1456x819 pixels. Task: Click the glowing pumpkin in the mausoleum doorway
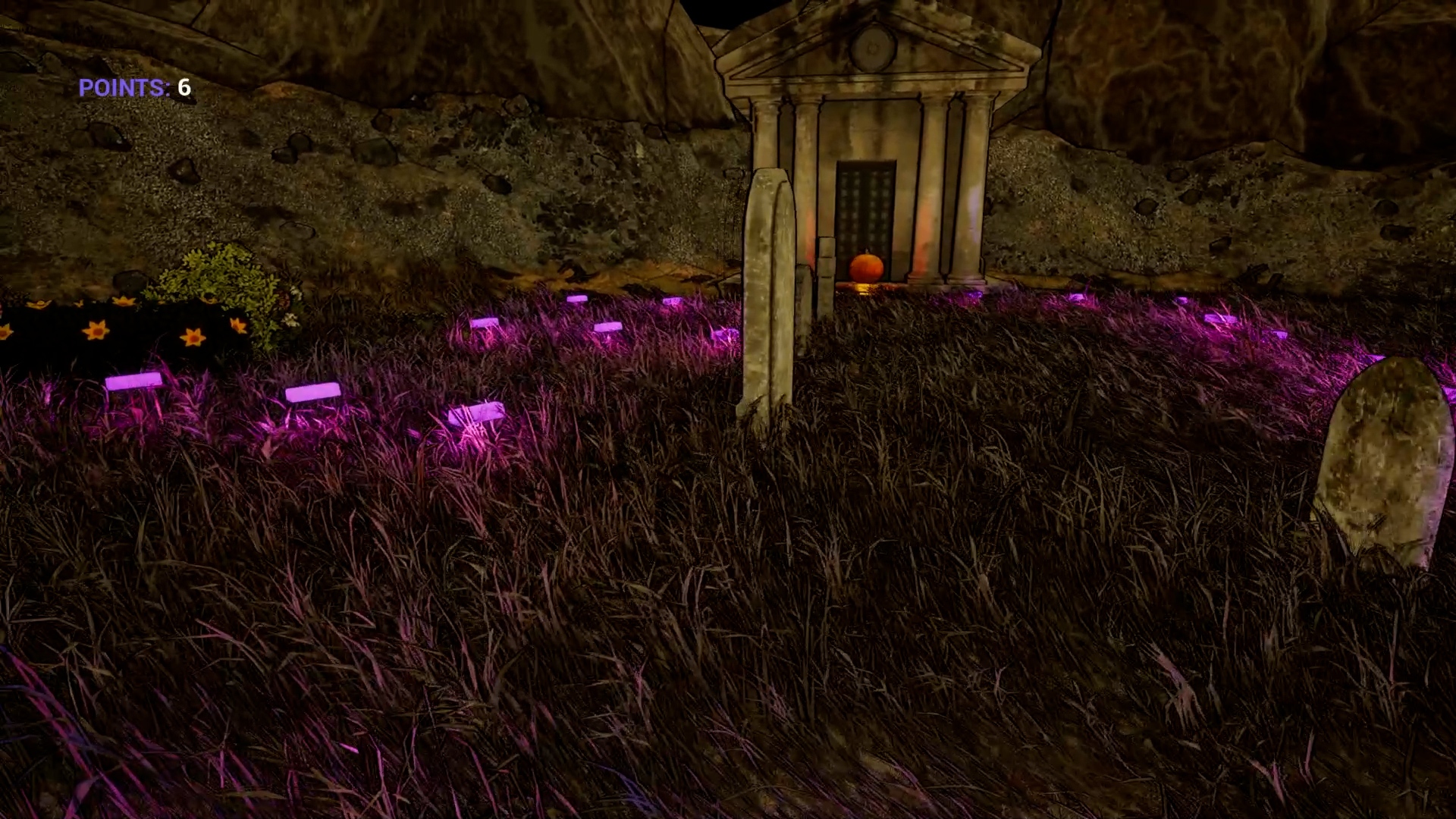pos(865,265)
